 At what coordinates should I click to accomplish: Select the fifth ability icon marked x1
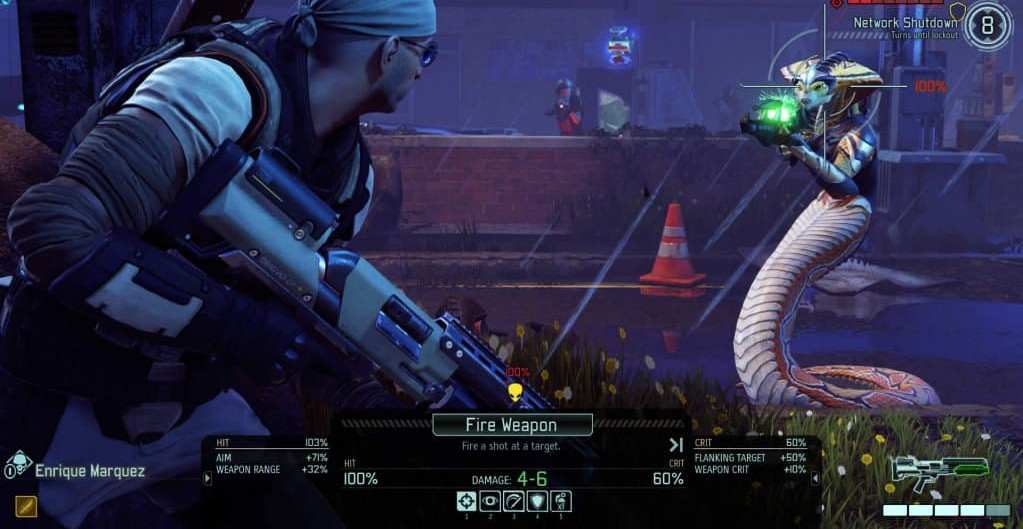561,501
